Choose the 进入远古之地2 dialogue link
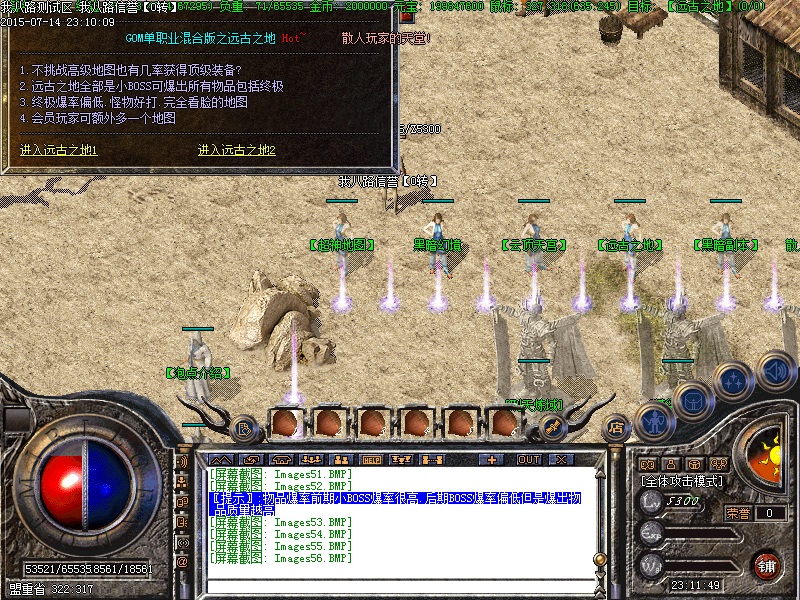This screenshot has width=800, height=600. [236, 150]
